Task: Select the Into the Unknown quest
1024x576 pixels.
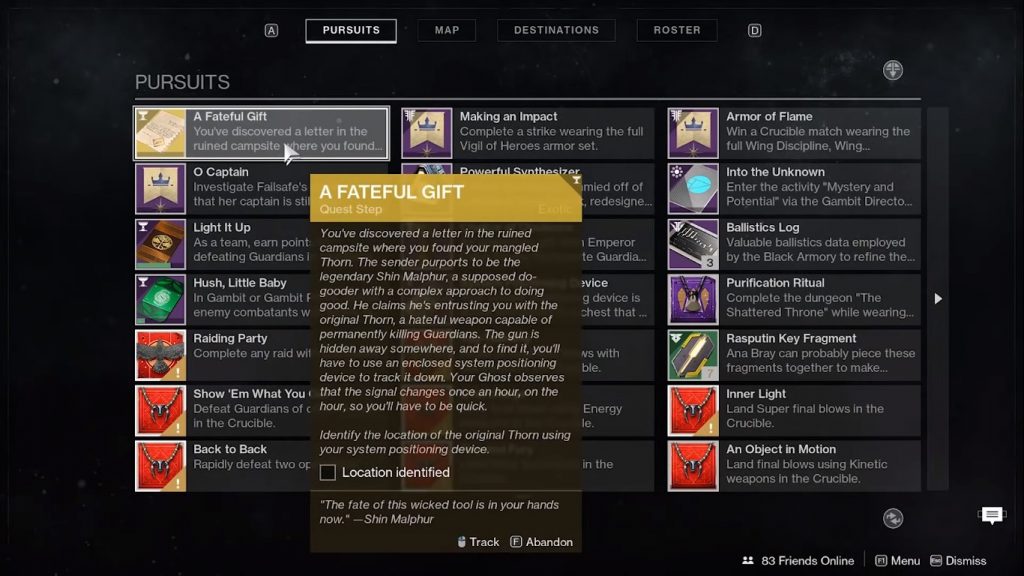Action: pos(794,188)
